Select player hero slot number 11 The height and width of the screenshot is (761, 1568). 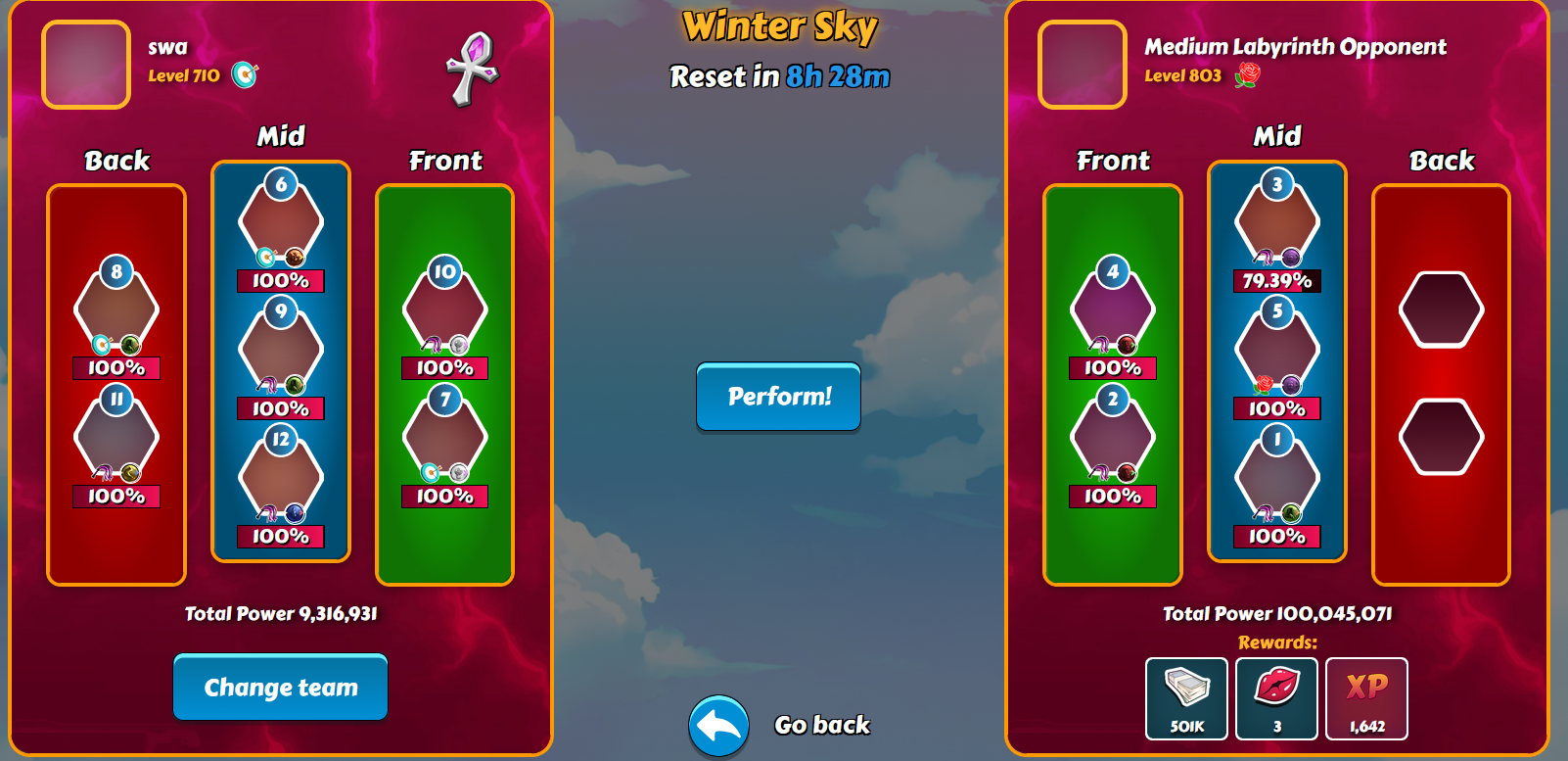click(x=116, y=438)
